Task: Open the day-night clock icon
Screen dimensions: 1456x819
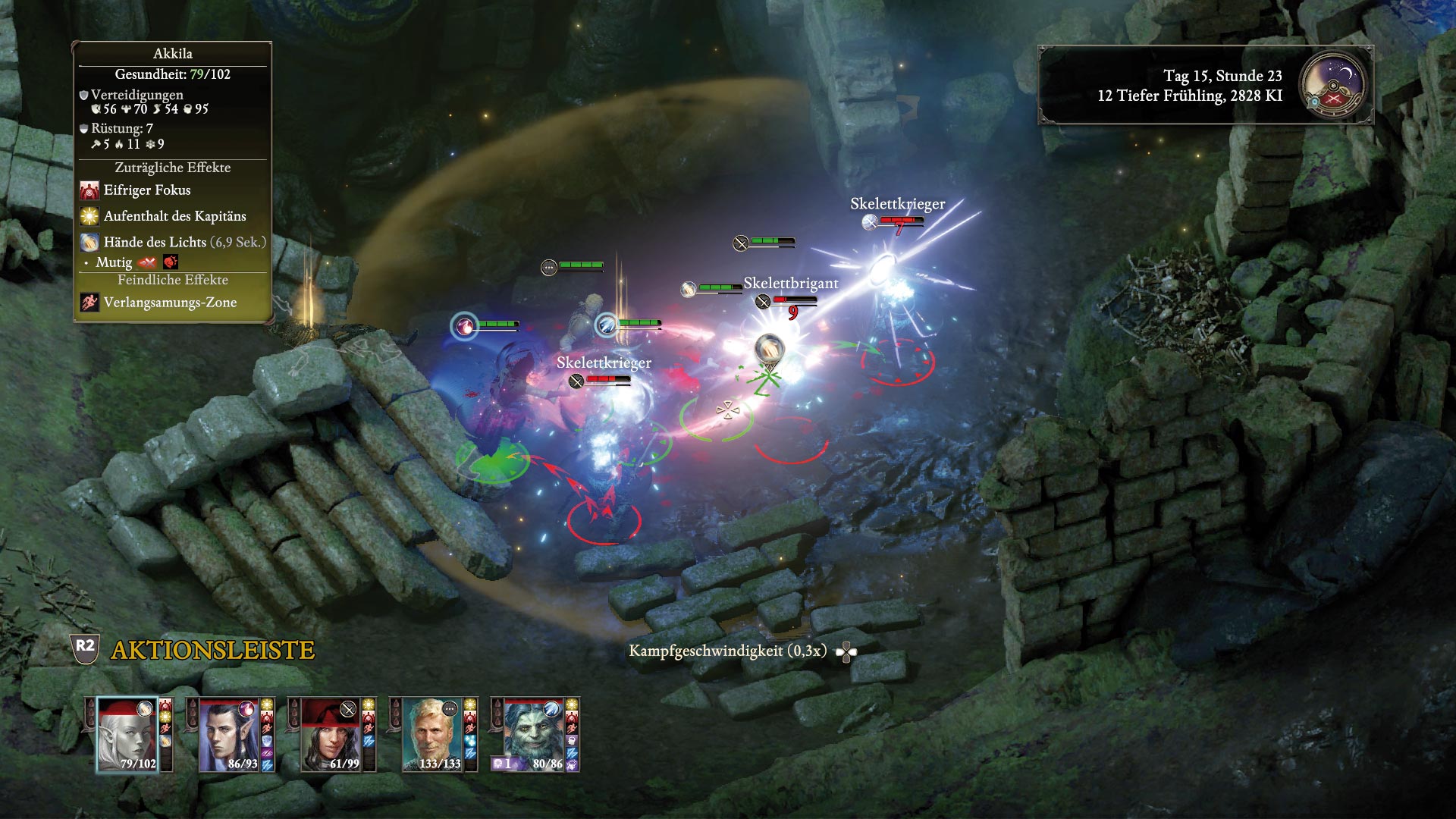Action: pos(1332,85)
